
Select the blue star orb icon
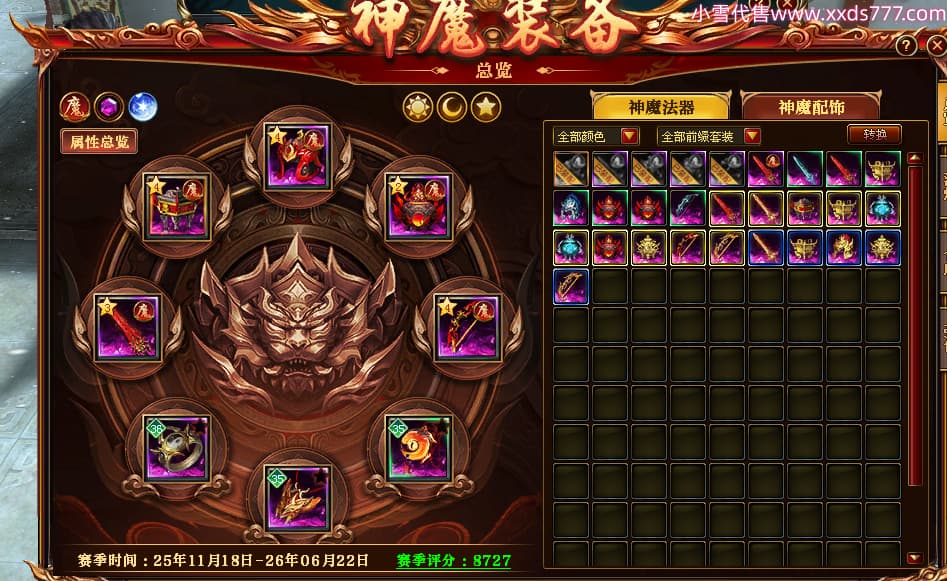(x=143, y=106)
